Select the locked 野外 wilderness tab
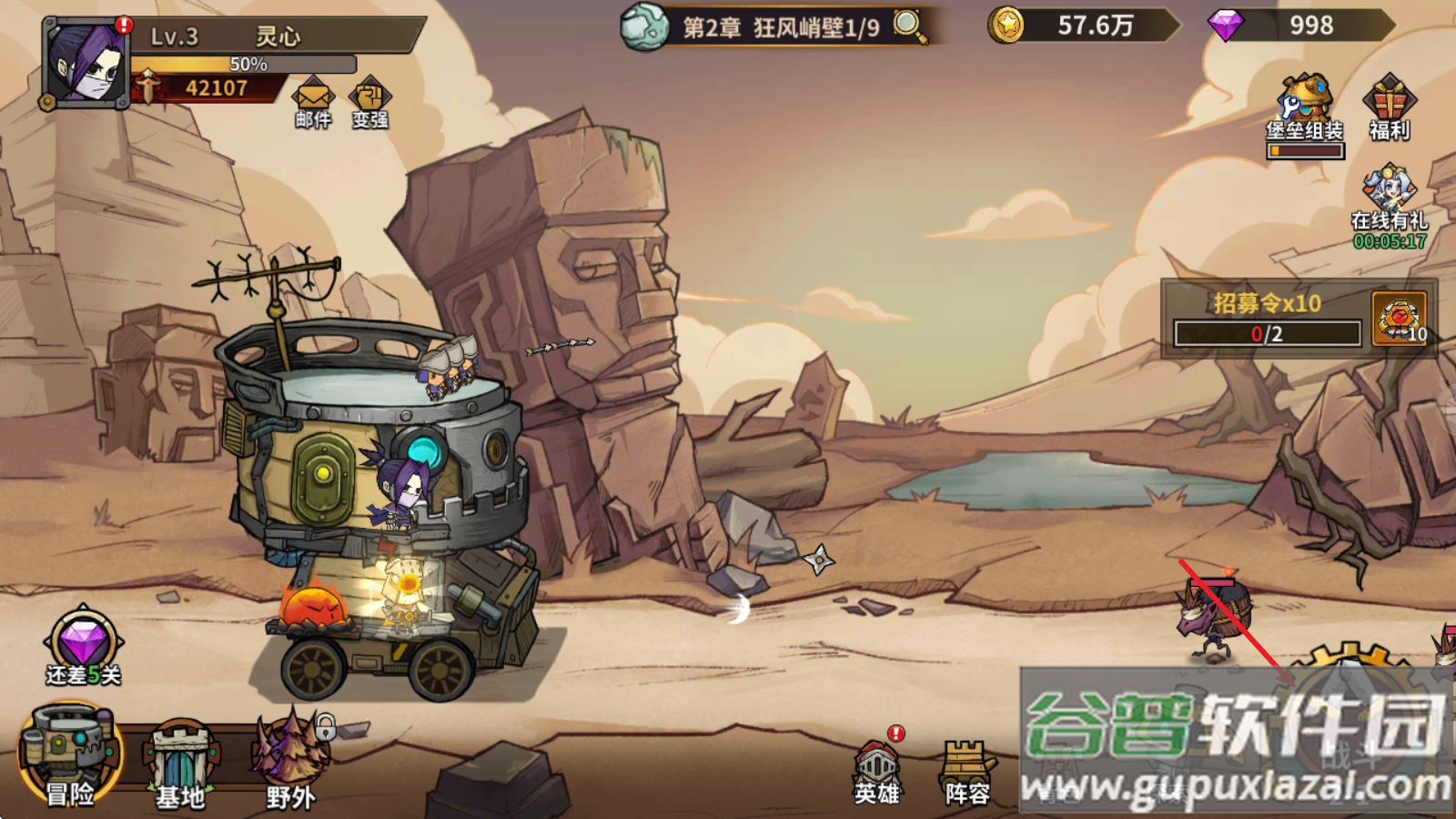 point(290,760)
